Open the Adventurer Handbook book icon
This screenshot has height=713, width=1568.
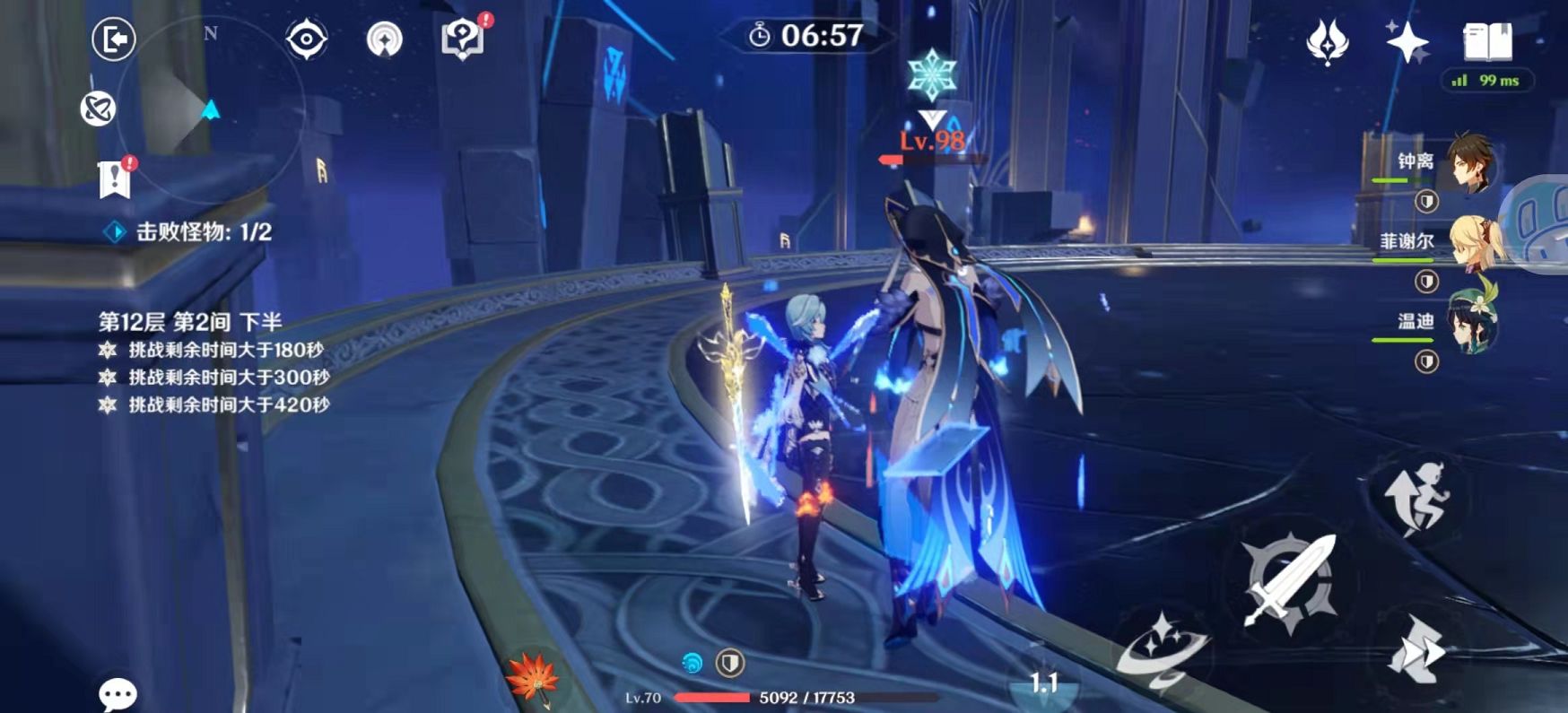point(1487,41)
